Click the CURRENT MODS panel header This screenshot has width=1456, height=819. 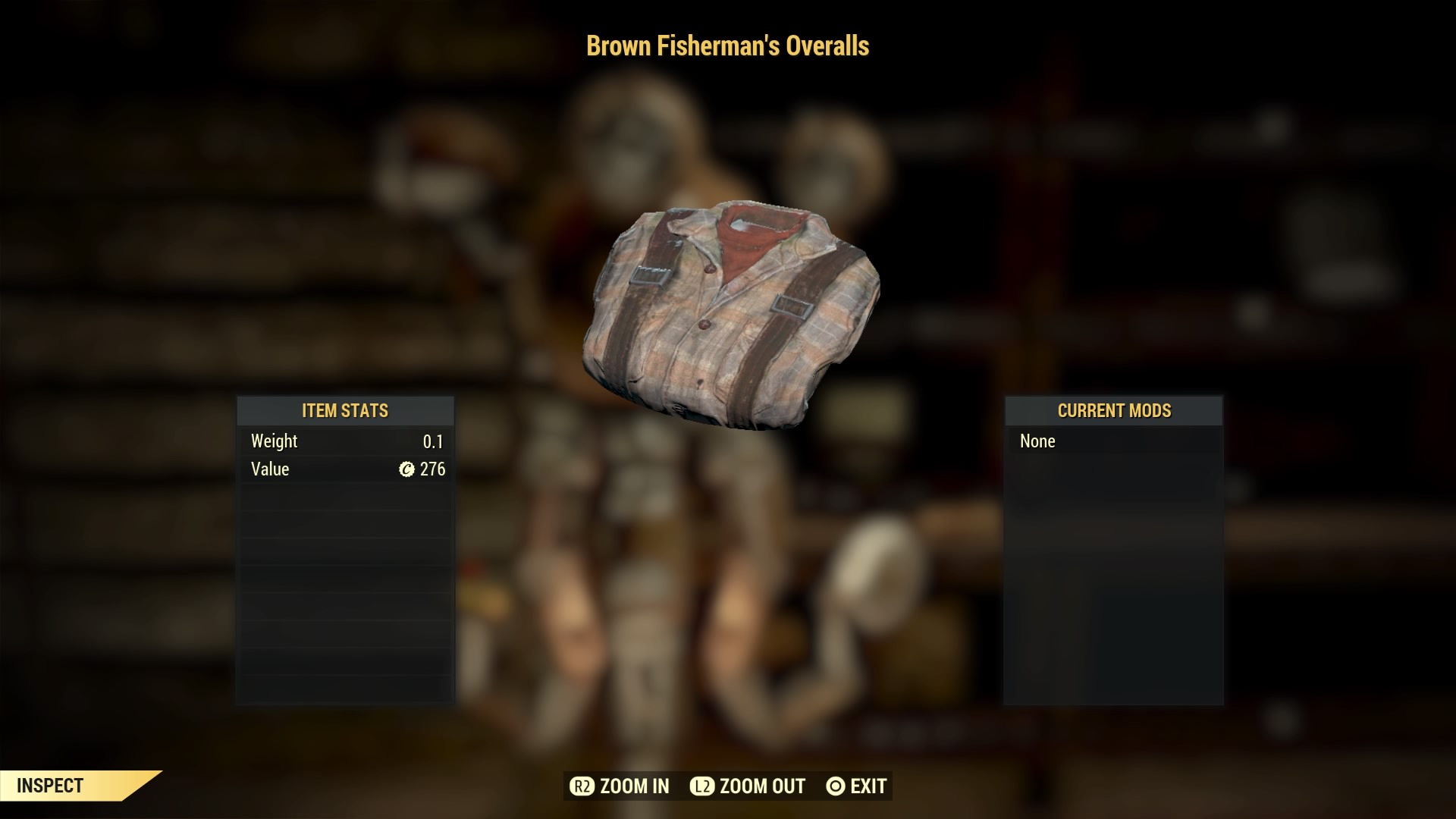point(1113,411)
